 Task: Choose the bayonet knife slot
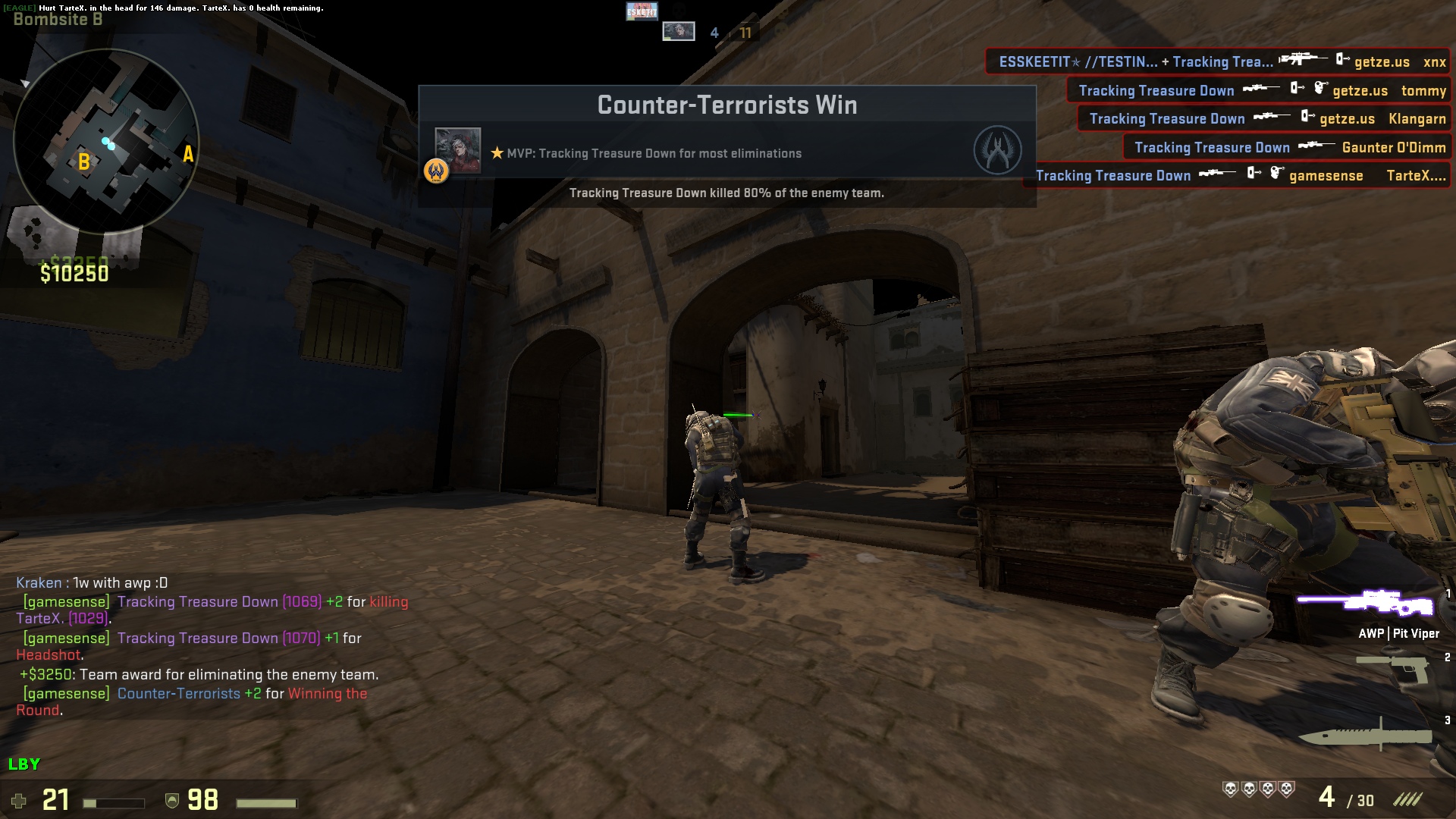click(x=1365, y=734)
